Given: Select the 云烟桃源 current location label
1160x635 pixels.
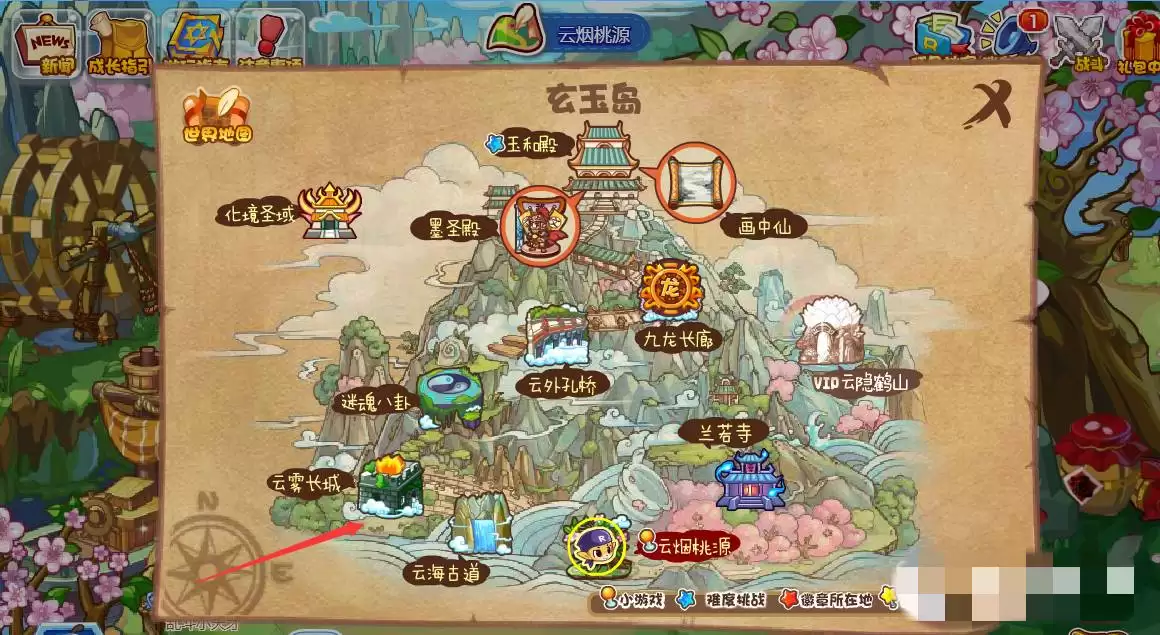Looking at the screenshot, I should (692, 546).
